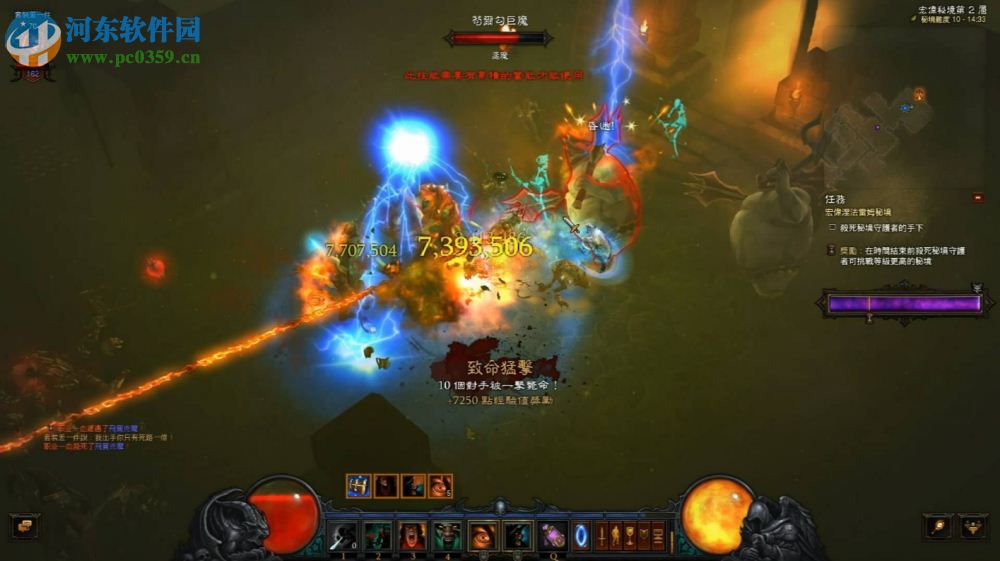1000x561 pixels.
Task: Drink the purple potion in slot Q
Action: [552, 536]
